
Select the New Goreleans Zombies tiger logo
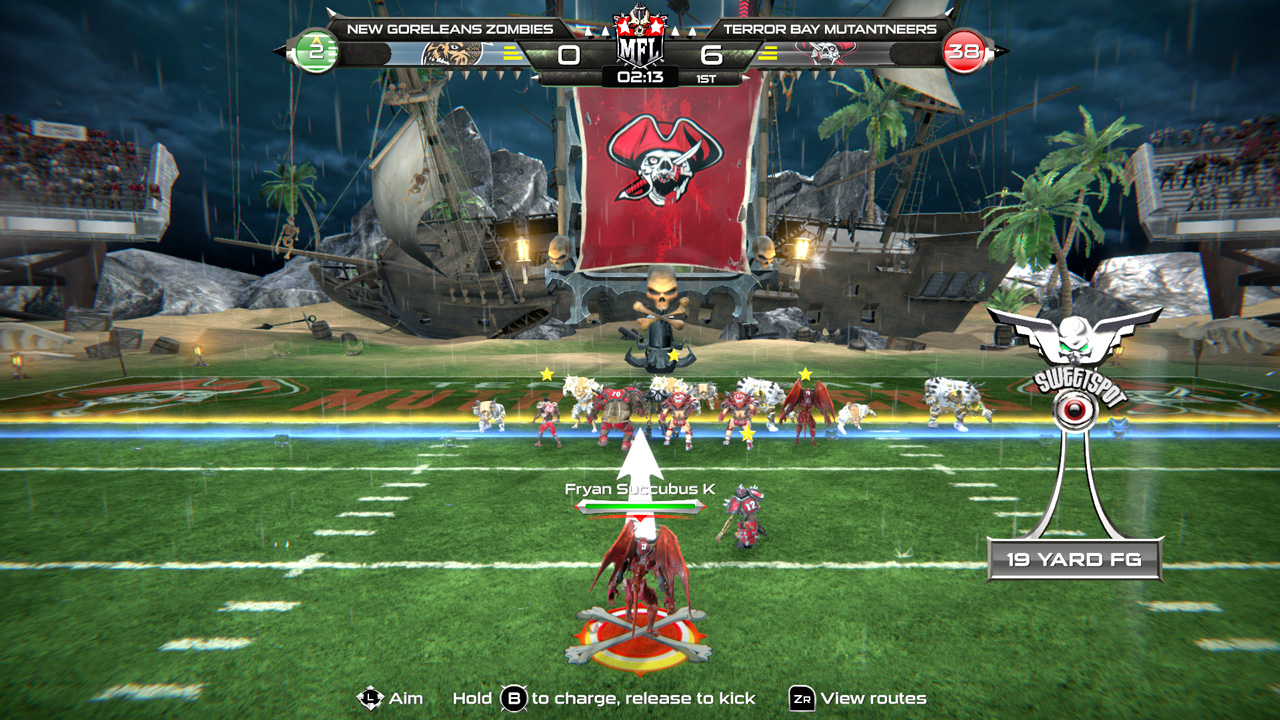click(452, 52)
